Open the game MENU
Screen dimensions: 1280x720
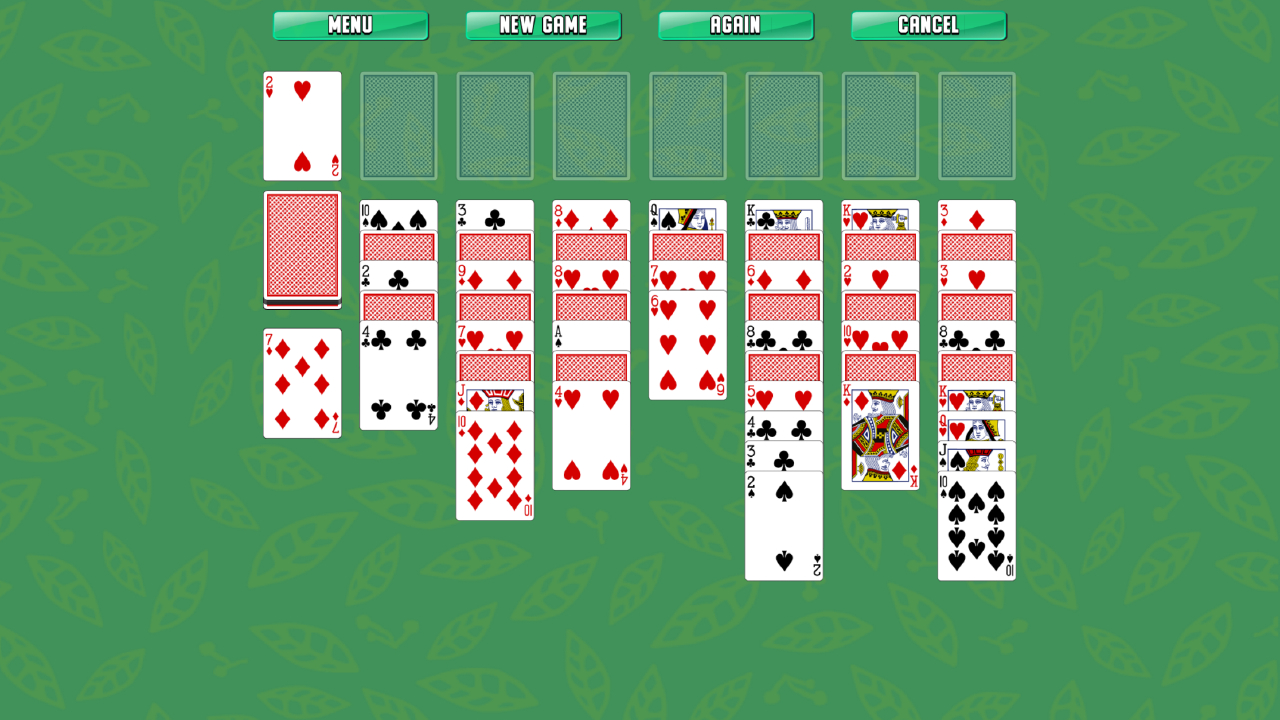click(x=350, y=26)
